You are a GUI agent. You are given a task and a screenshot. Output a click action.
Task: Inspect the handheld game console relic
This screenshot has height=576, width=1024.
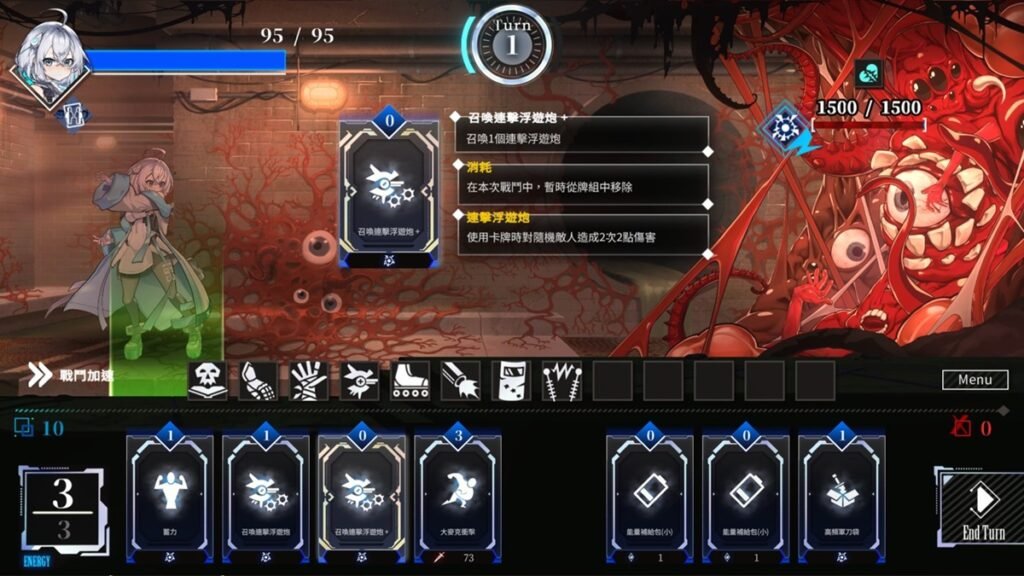[x=512, y=381]
